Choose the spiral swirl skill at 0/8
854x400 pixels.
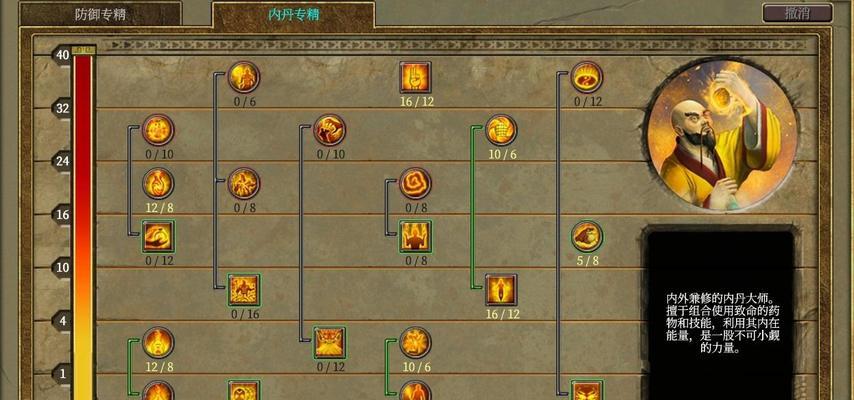[x=415, y=183]
